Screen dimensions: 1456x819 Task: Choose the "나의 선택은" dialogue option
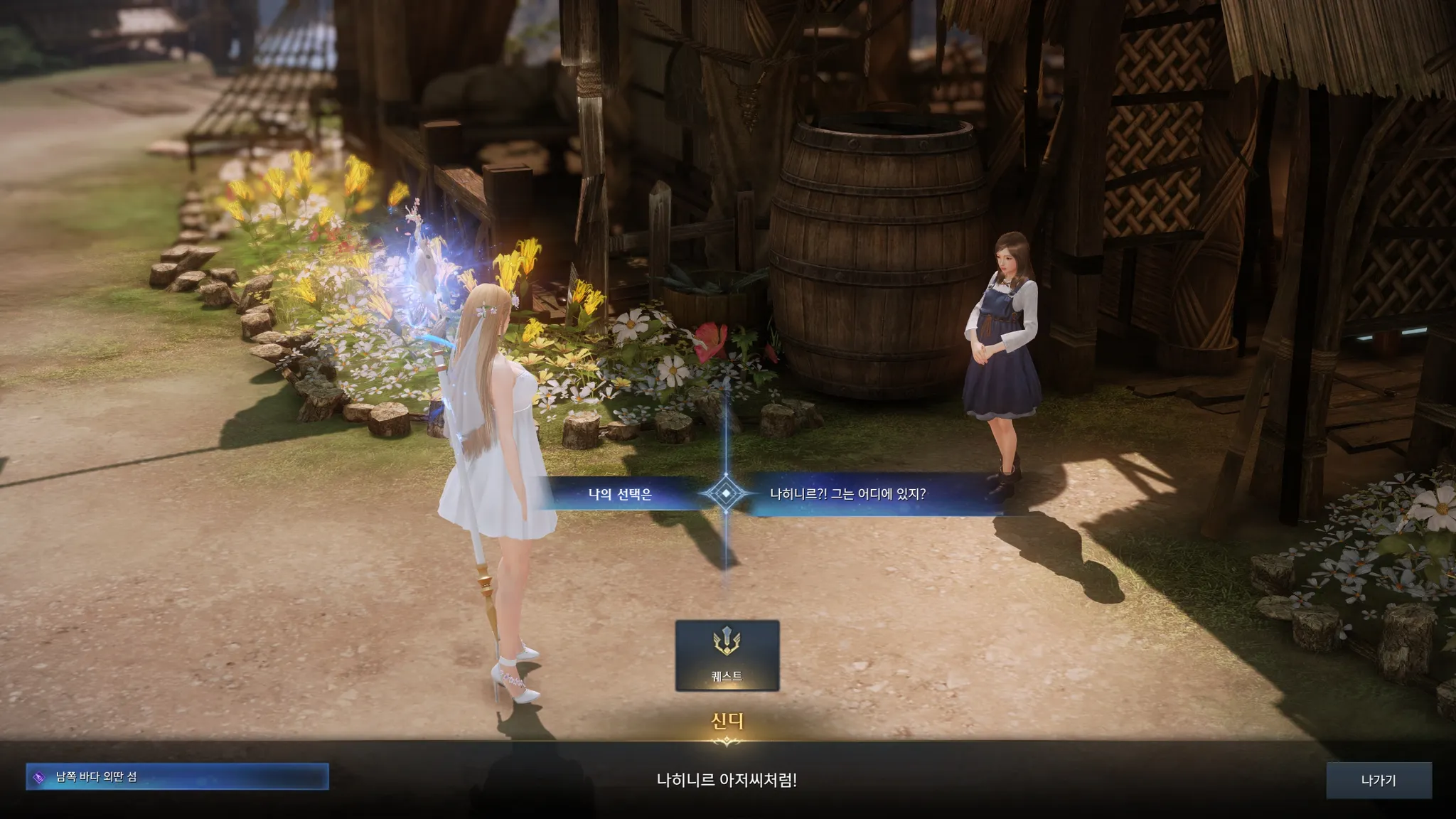(x=619, y=493)
